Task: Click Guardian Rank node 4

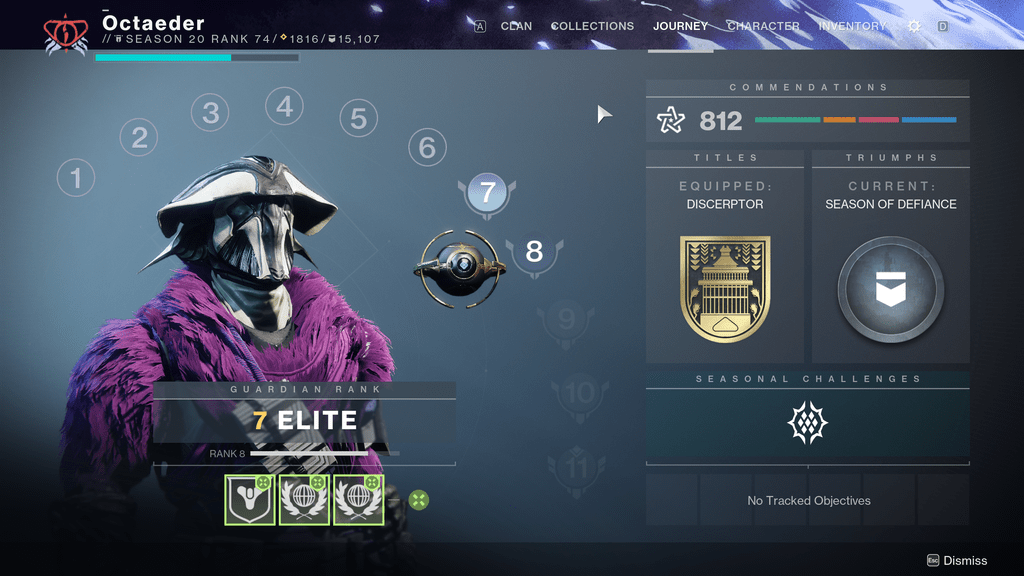Action: [x=284, y=106]
